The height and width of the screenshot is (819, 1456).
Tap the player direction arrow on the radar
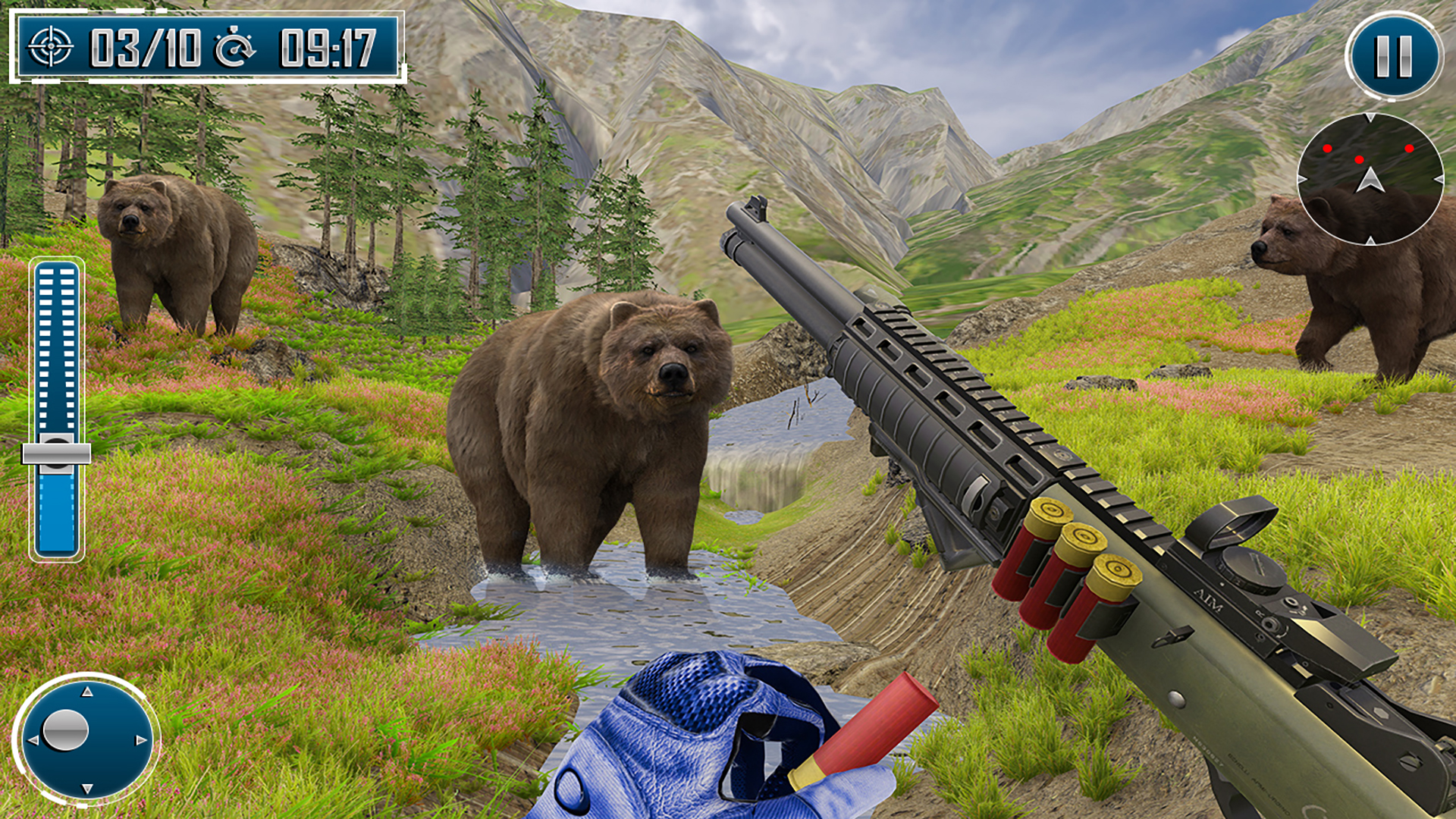tap(1370, 180)
